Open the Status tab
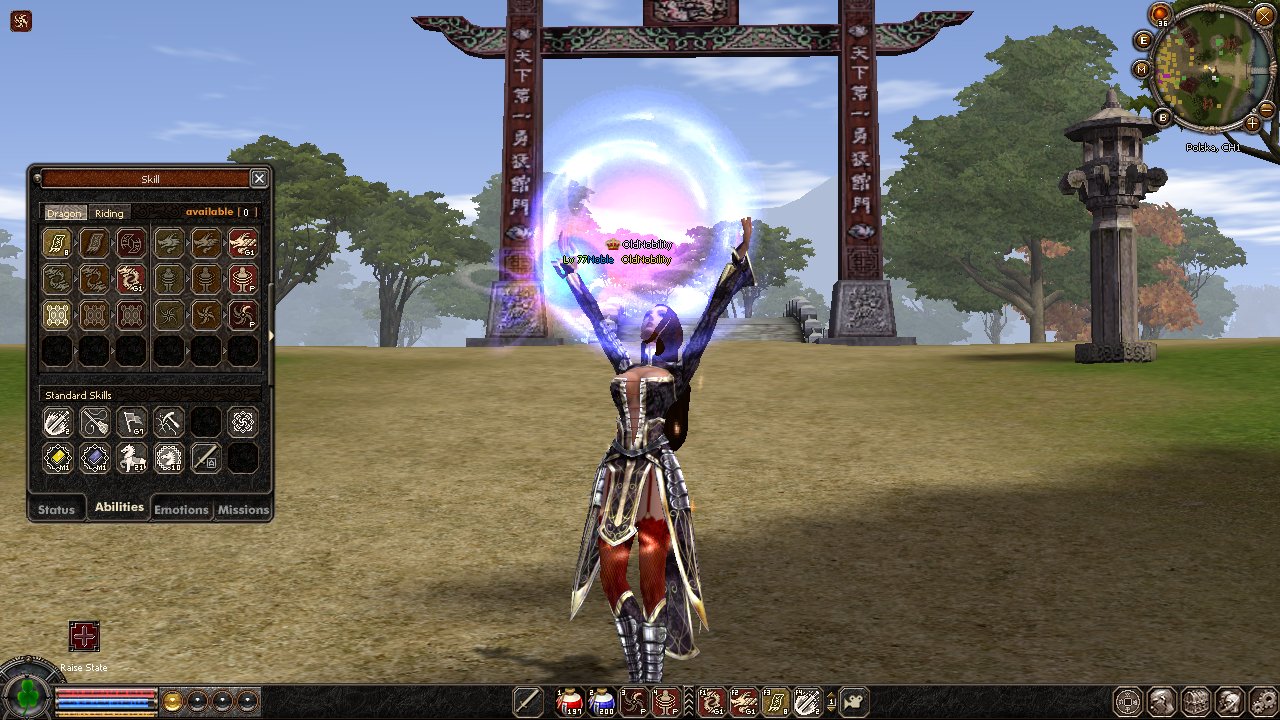The width and height of the screenshot is (1280, 720). (56, 509)
